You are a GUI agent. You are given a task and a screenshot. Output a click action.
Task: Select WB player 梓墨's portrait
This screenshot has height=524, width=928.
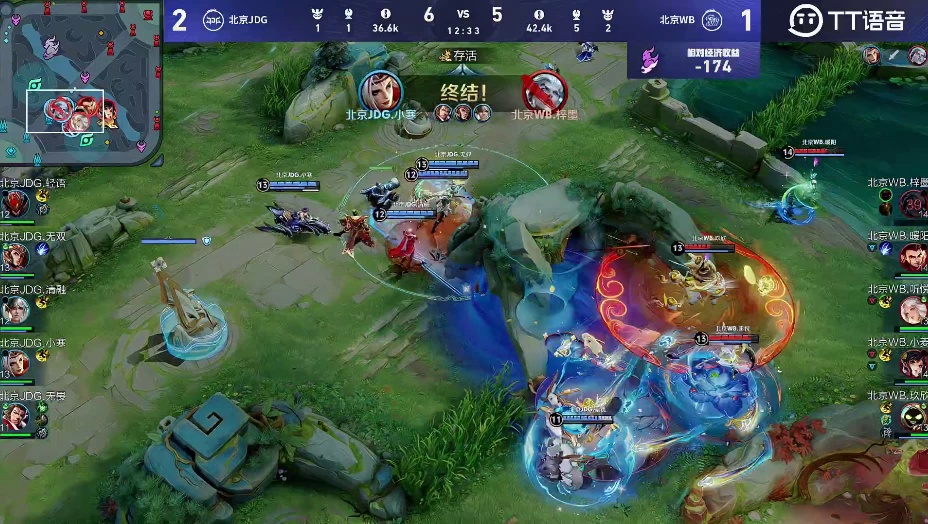912,205
